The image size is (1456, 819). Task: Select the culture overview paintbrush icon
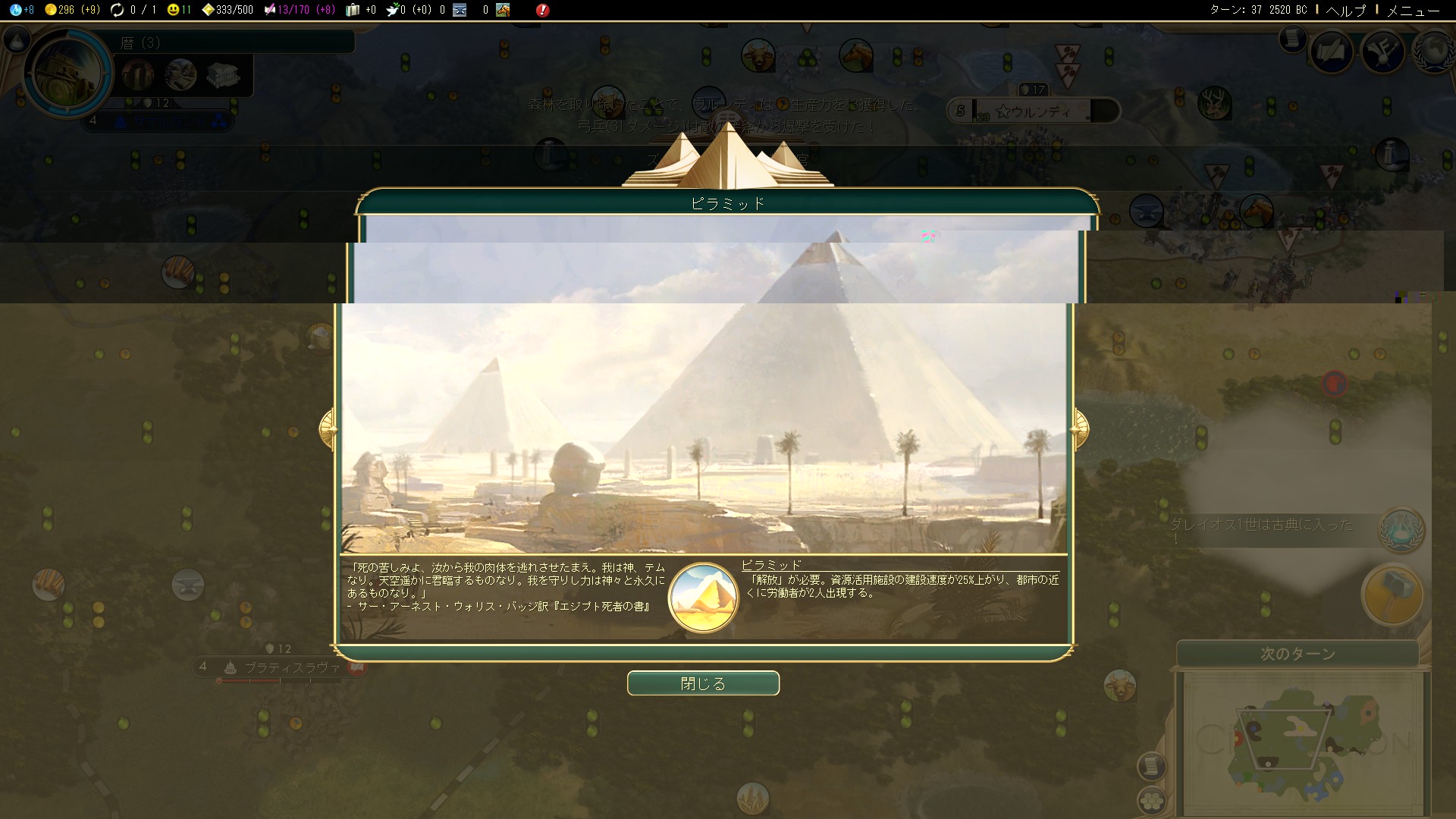click(1382, 52)
